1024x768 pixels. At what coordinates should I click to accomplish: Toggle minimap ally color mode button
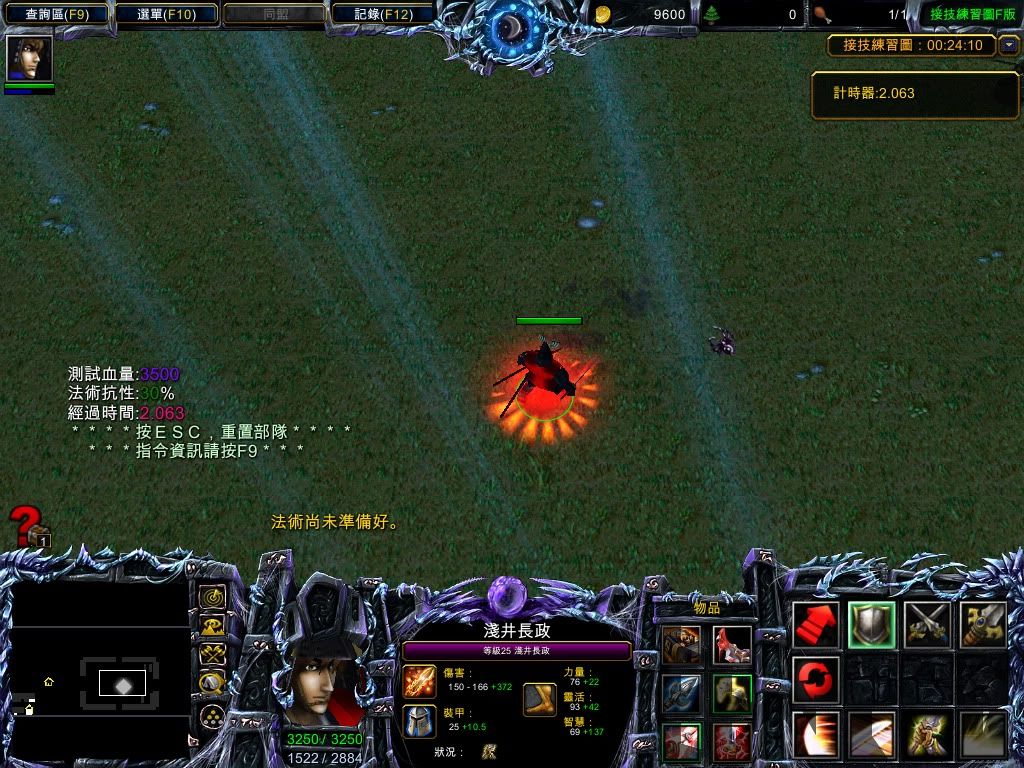point(212,655)
